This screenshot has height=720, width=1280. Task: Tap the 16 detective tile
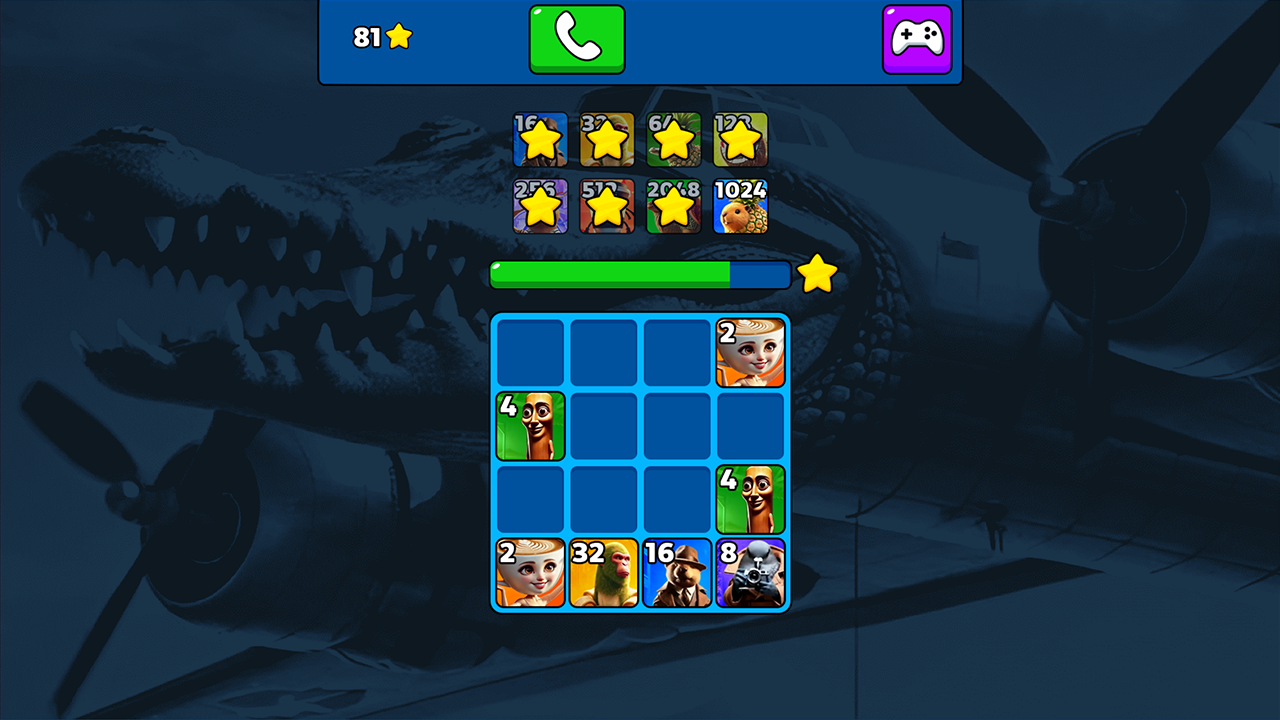click(x=677, y=571)
